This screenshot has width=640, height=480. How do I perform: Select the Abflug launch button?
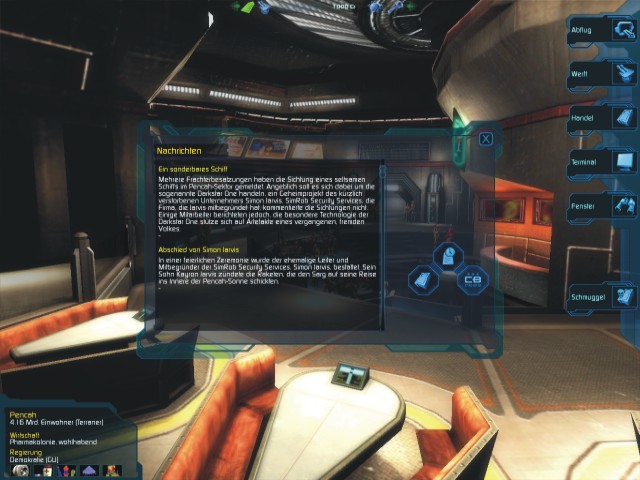[603, 32]
